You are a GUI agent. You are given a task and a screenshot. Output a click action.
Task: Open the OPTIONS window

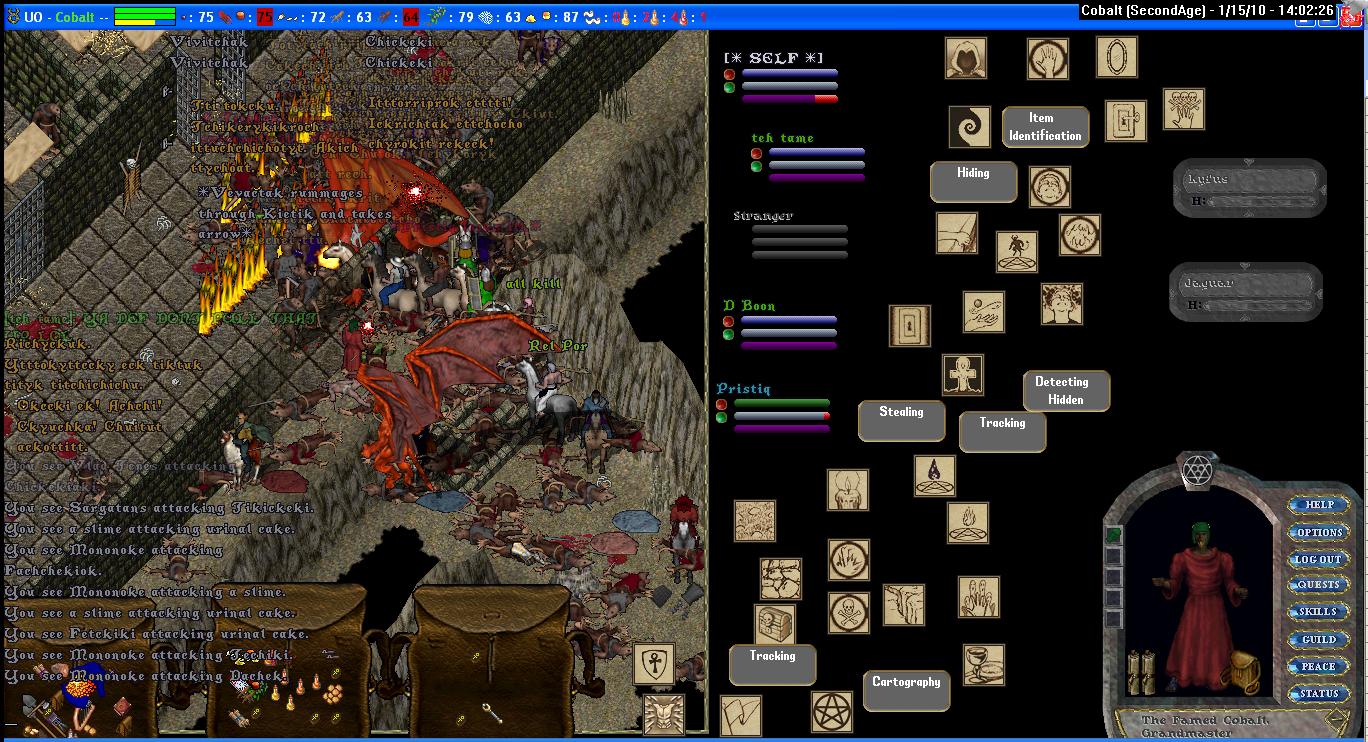click(1318, 532)
